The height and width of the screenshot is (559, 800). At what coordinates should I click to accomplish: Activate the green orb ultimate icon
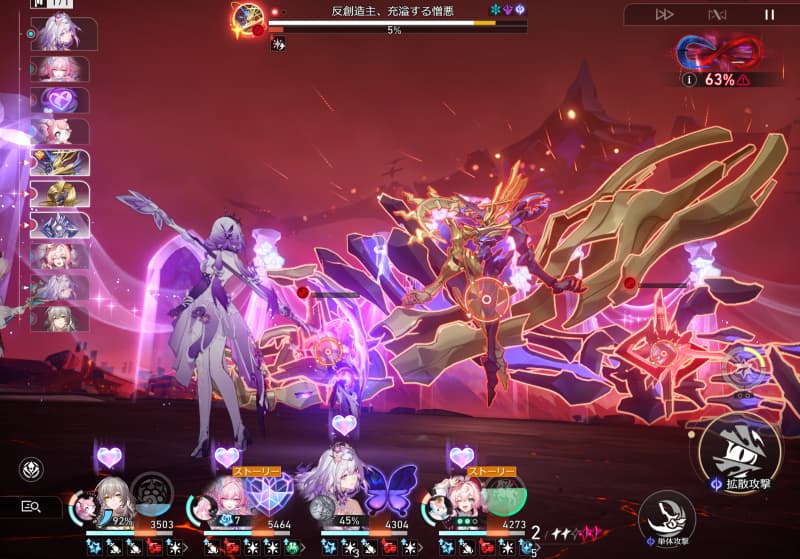[505, 494]
